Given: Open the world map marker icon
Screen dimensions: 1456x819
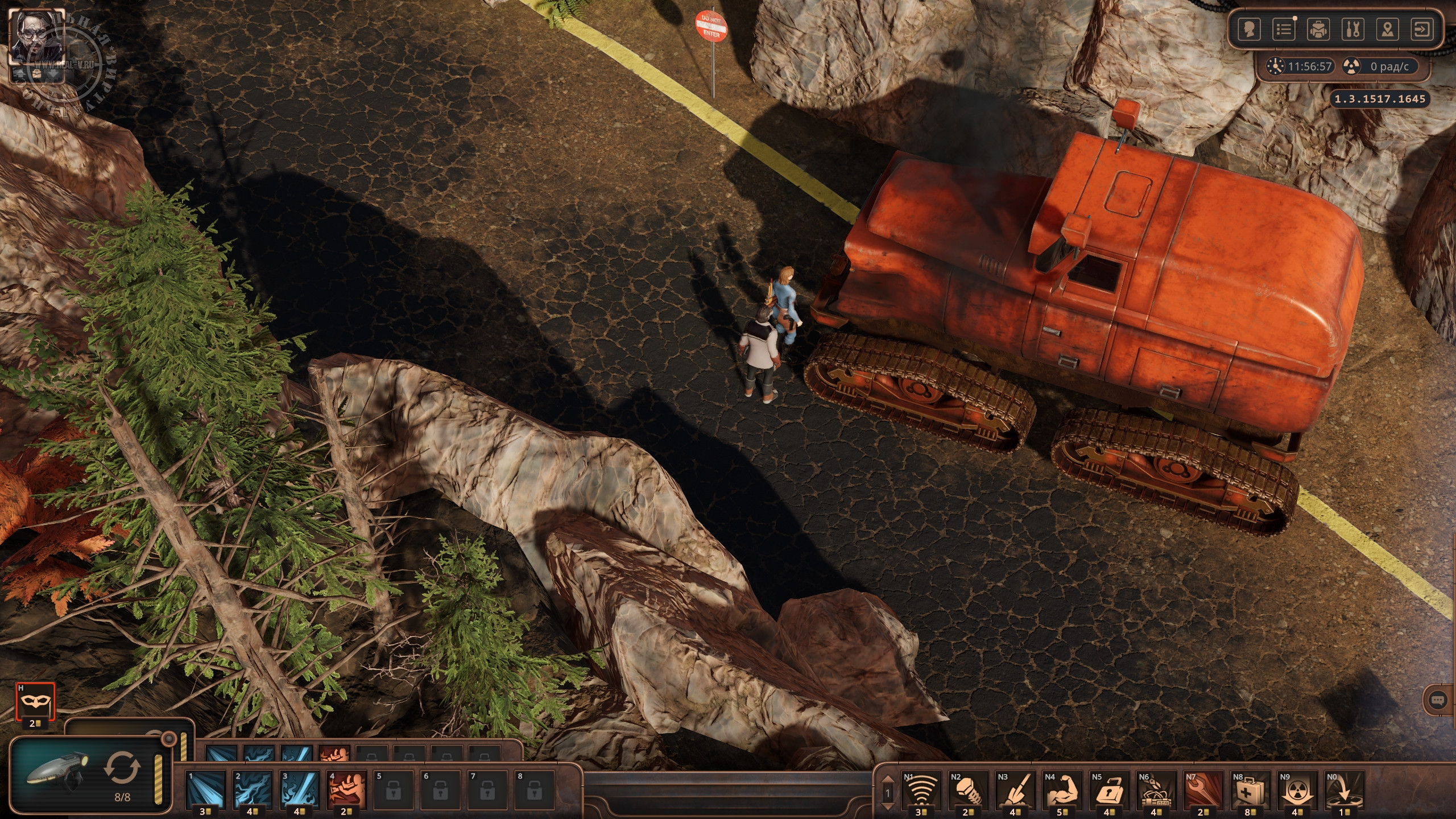Looking at the screenshot, I should (x=1388, y=30).
